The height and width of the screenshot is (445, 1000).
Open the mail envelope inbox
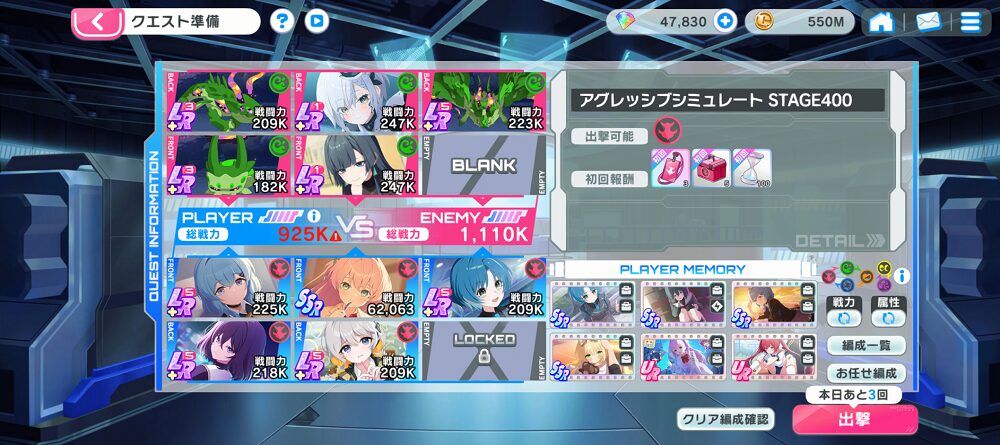tap(928, 21)
